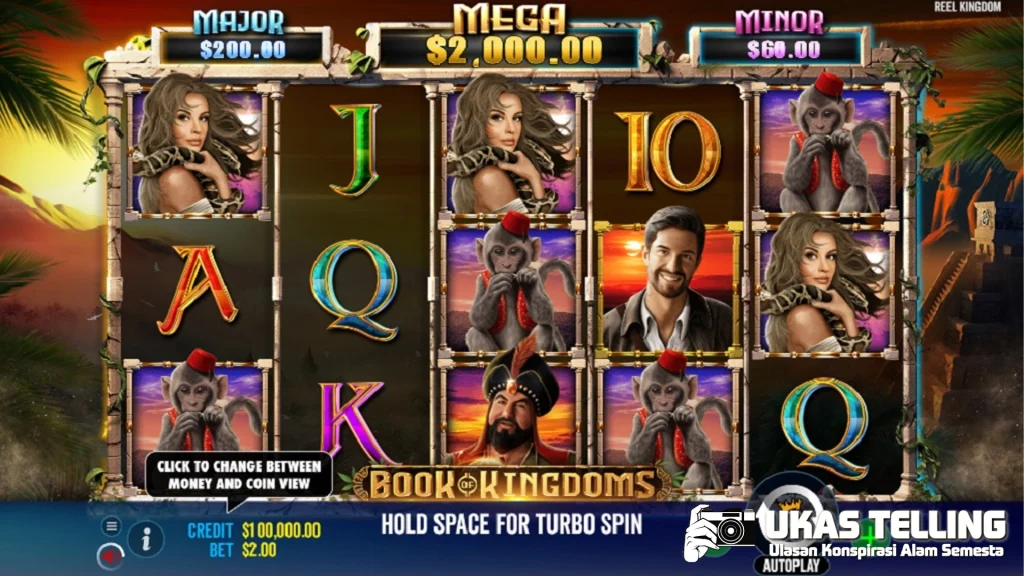Switch the credit display between money and coins
Viewport: 1024px width, 576px height.
click(x=254, y=530)
